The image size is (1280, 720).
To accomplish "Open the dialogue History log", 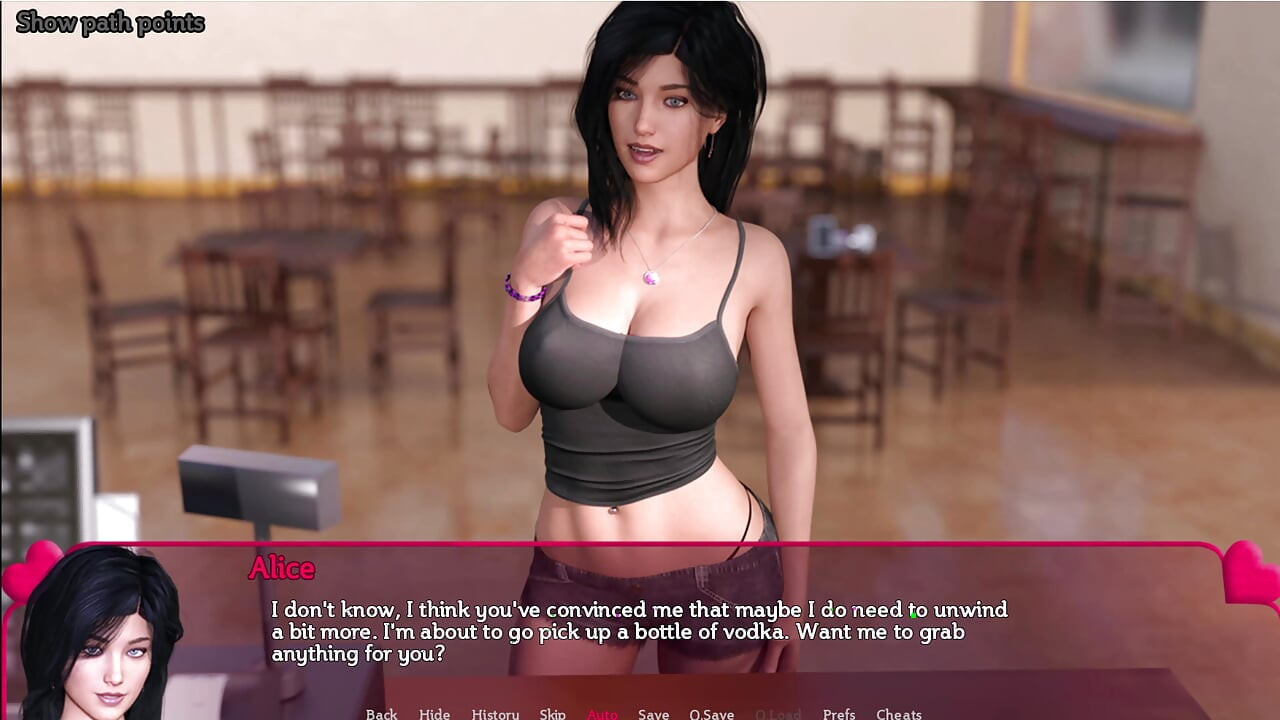I will (x=495, y=713).
